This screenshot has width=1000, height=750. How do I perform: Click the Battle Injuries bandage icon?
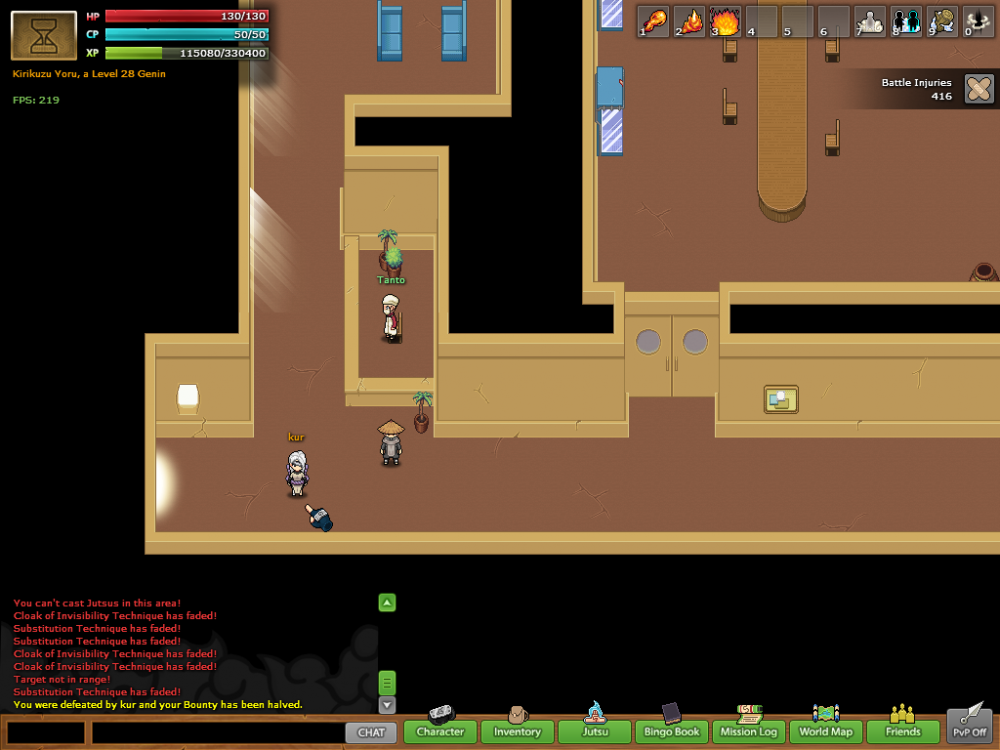979,89
